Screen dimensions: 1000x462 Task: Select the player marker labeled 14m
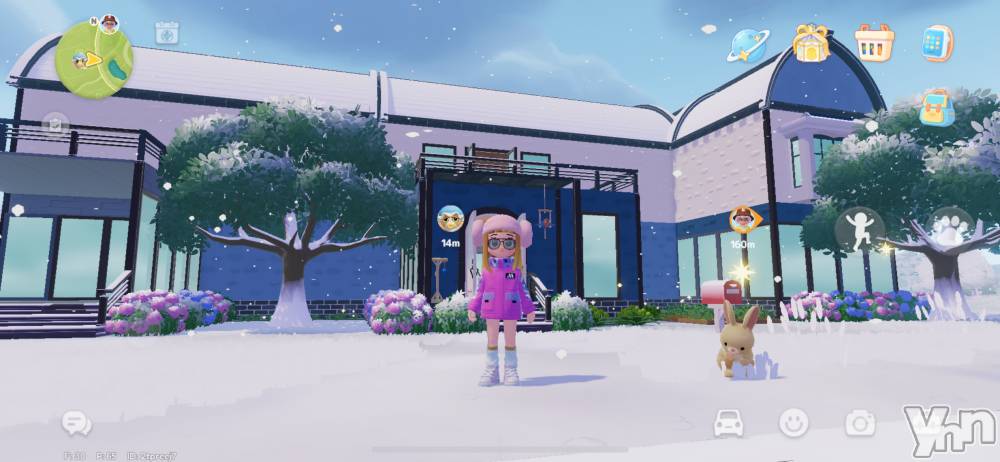coord(450,219)
